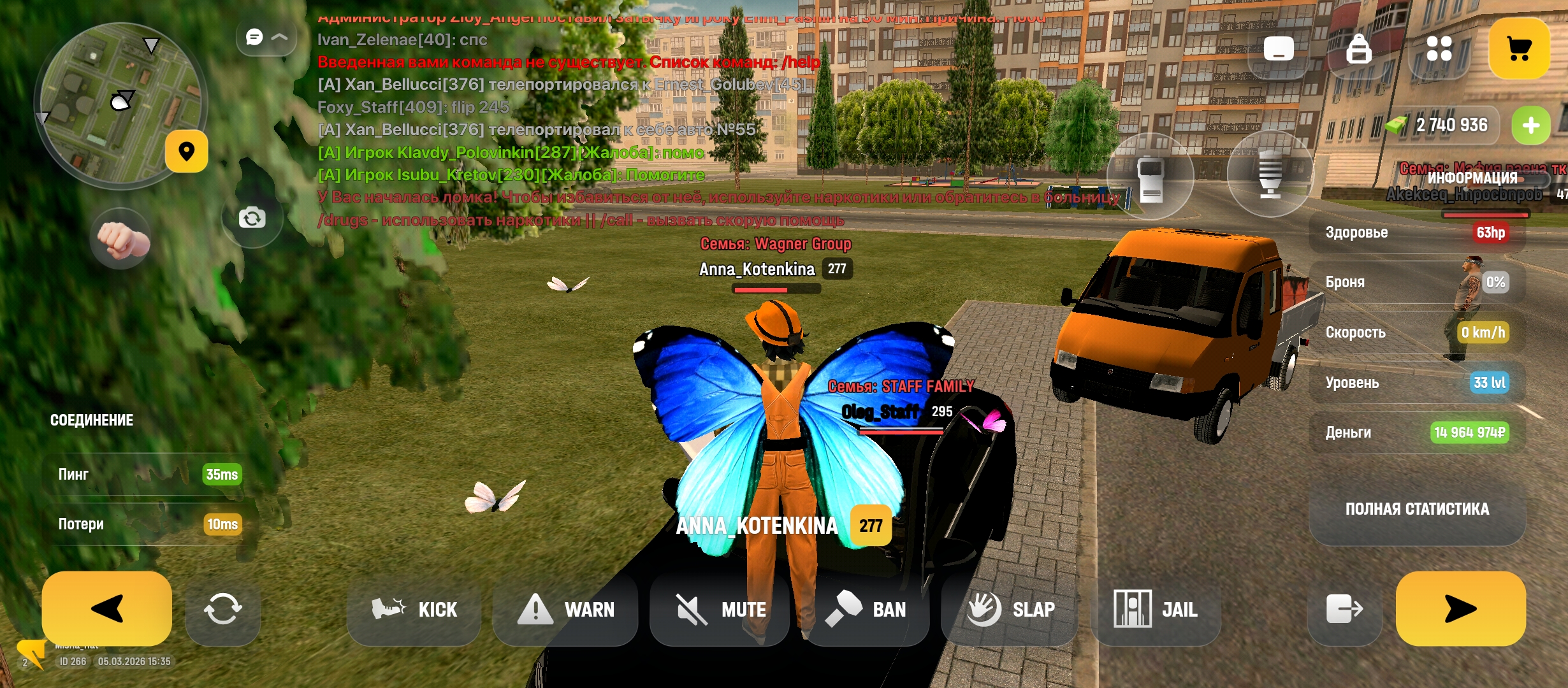The height and width of the screenshot is (688, 1568).
Task: Slap the player with SLAP button
Action: (1010, 610)
